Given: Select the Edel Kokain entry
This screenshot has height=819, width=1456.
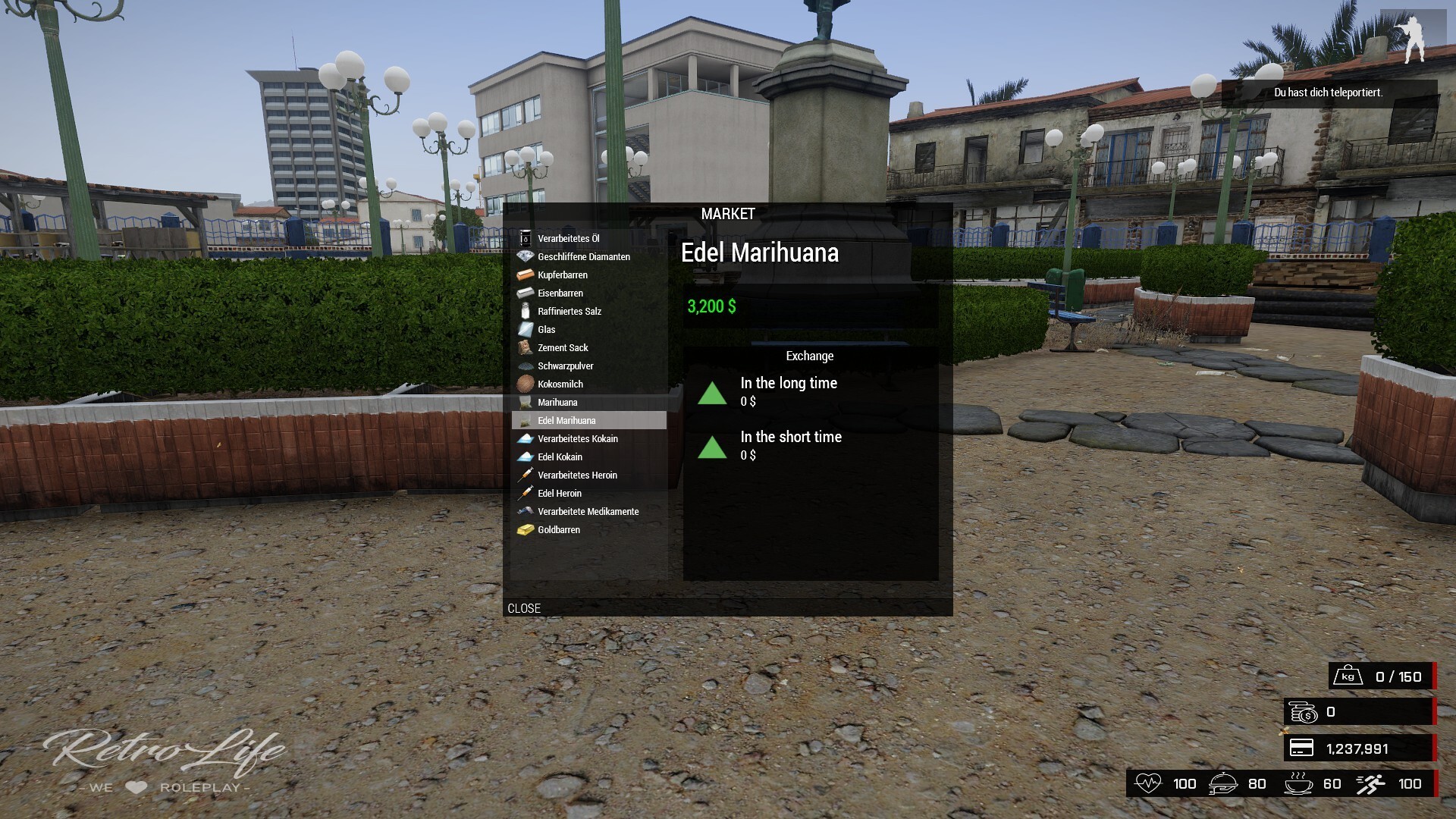Looking at the screenshot, I should pos(560,457).
